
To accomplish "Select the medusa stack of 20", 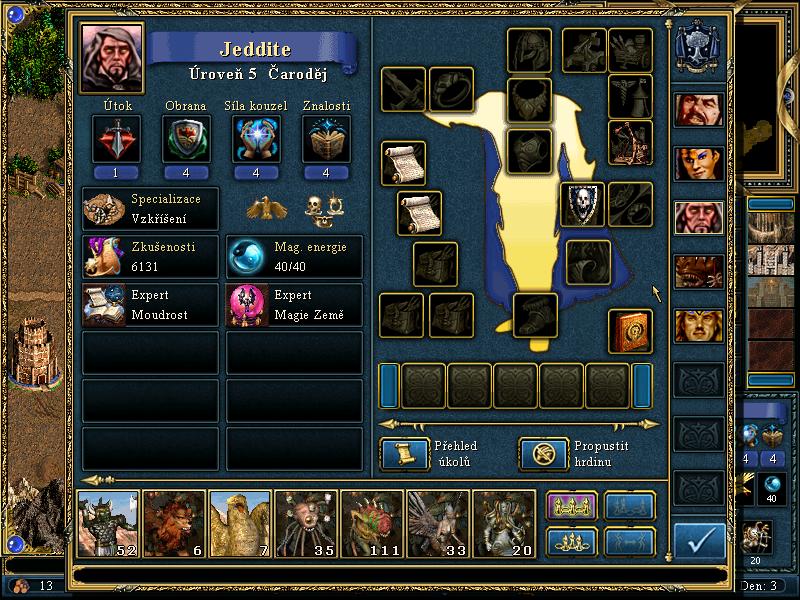I will point(504,523).
